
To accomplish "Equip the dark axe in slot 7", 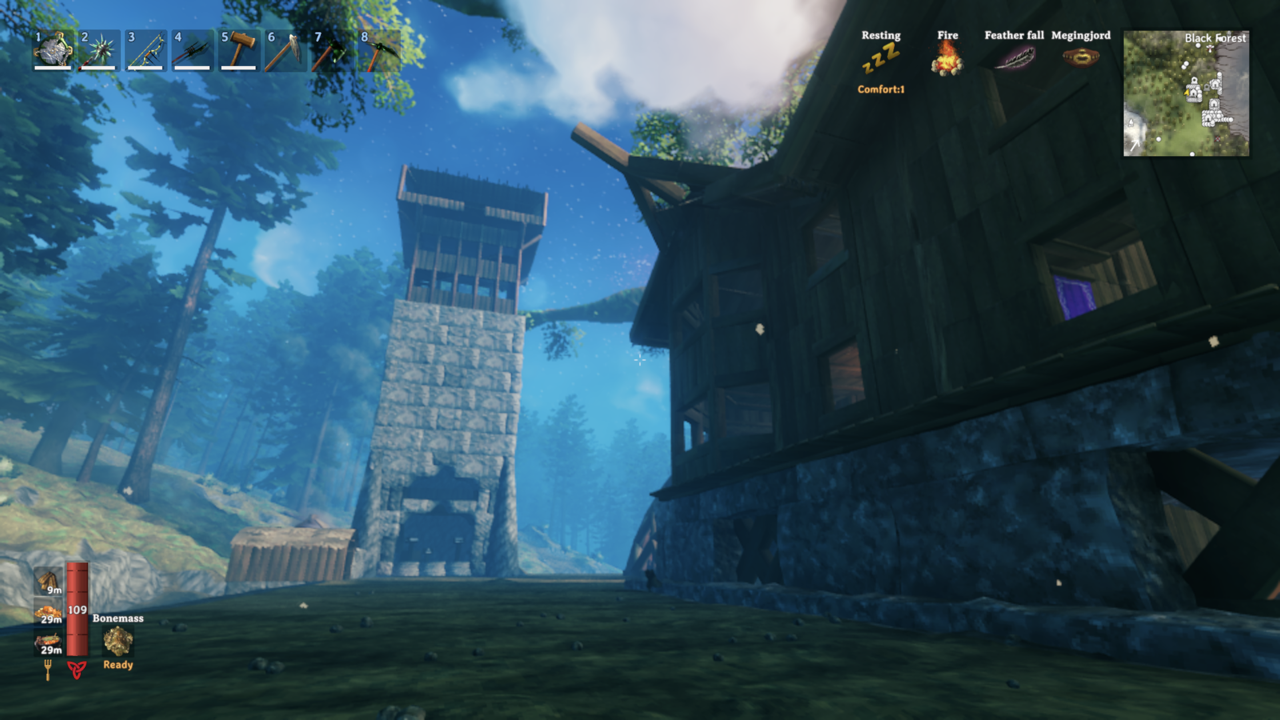I will pos(330,50).
